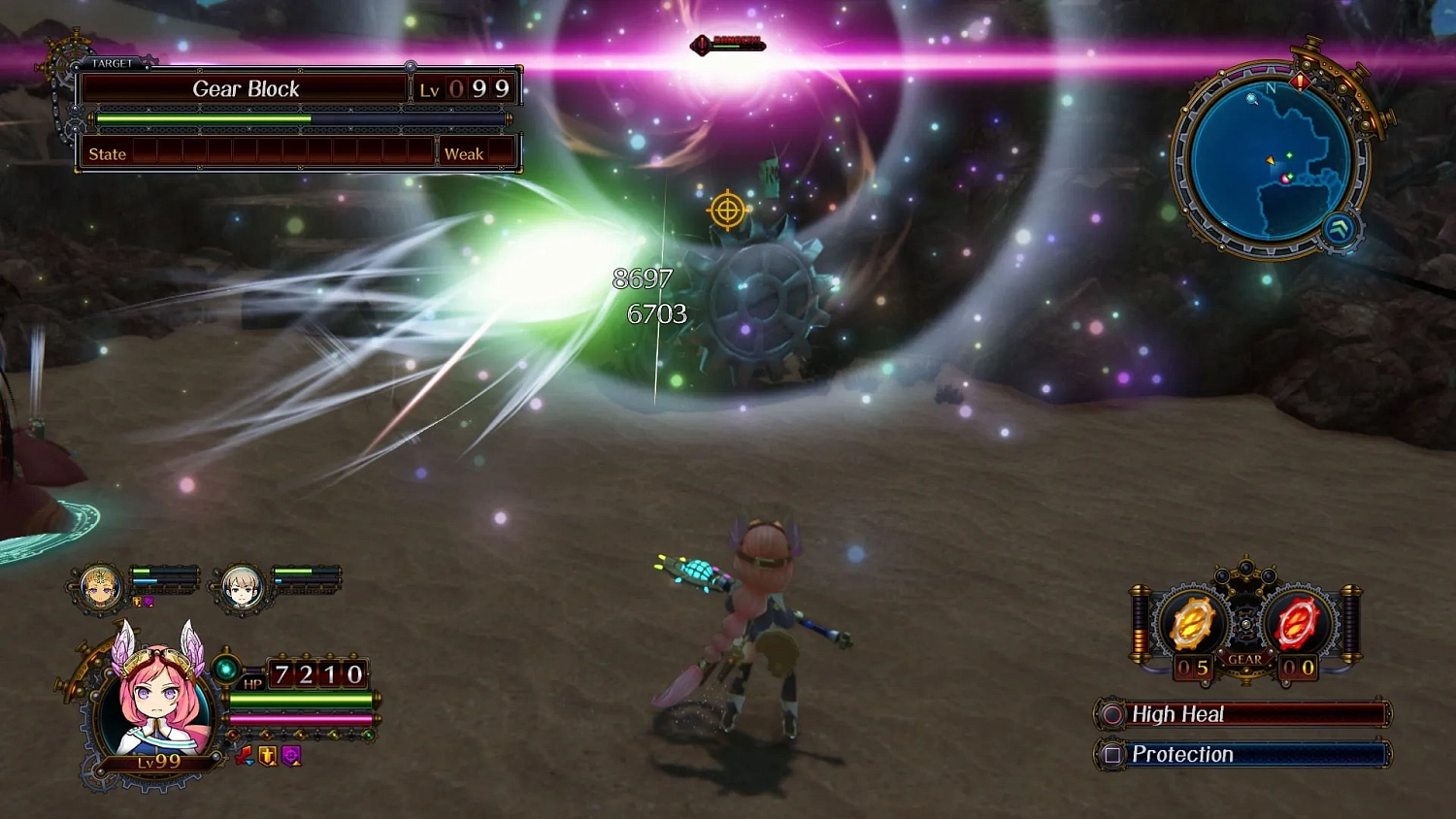
Task: Click the gold shield buff icon under the HP bar
Action: [x=267, y=757]
